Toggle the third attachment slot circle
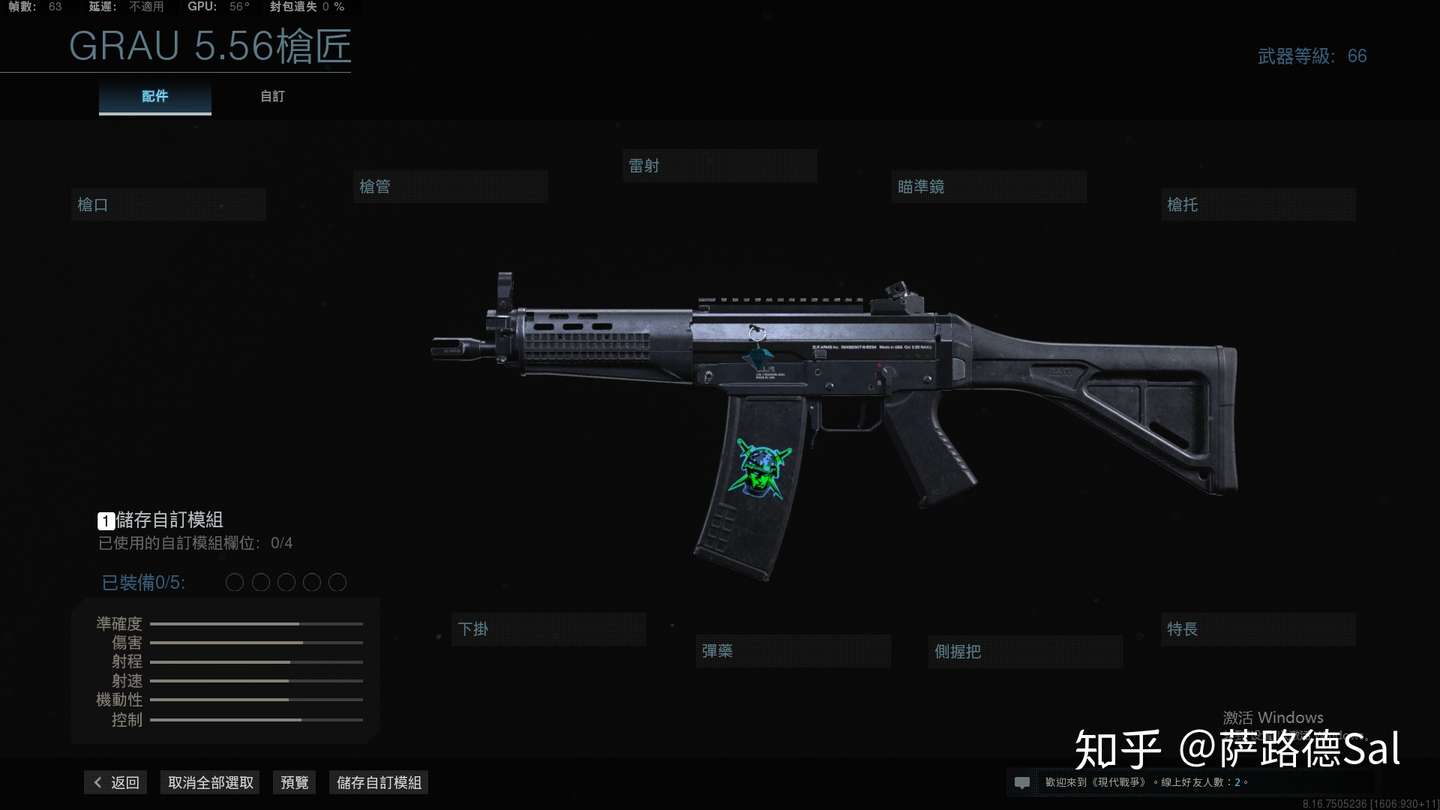1440x810 pixels. tap(286, 582)
